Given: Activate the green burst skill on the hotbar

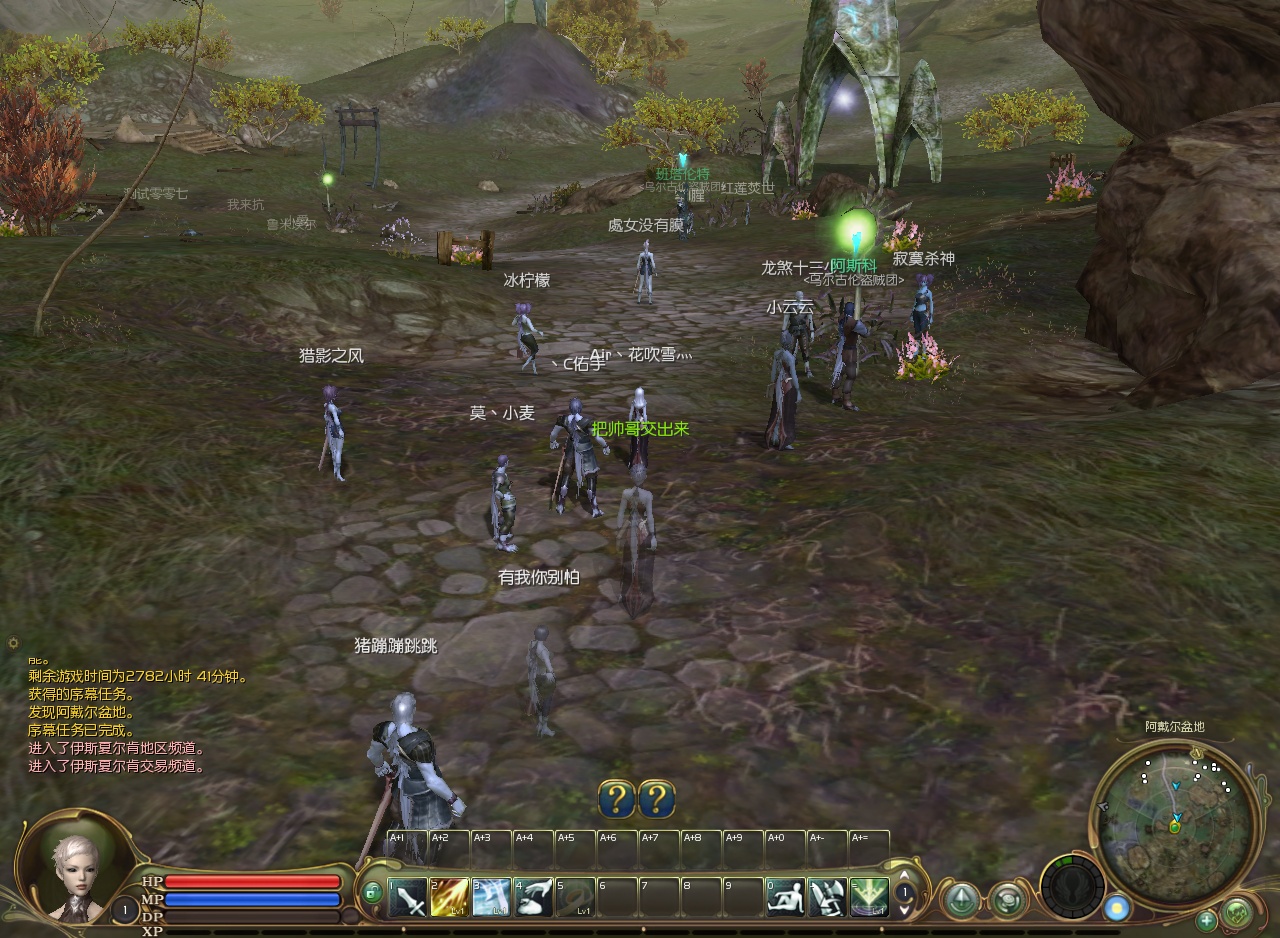Looking at the screenshot, I should pyautogui.click(x=869, y=898).
